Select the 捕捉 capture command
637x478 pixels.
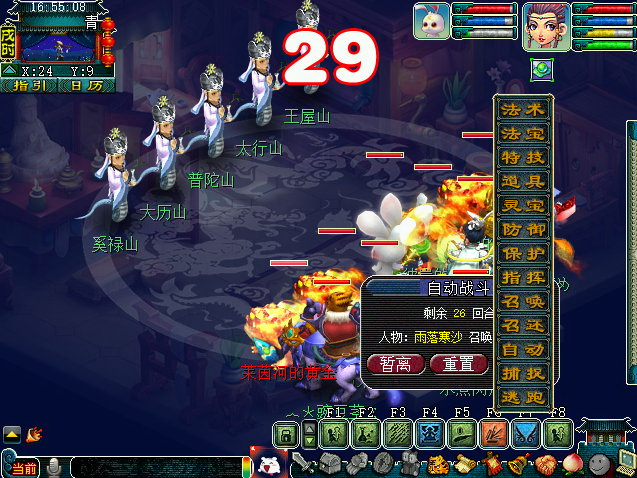522,373
